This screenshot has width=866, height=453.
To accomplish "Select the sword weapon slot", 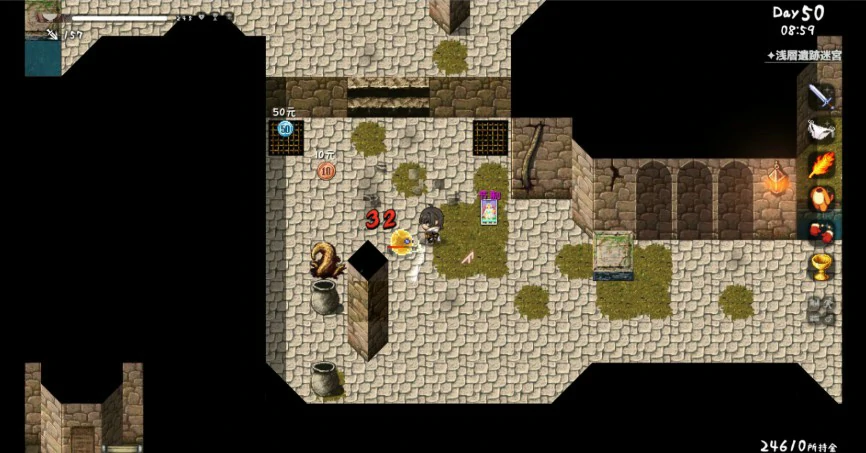I will click(x=821, y=97).
